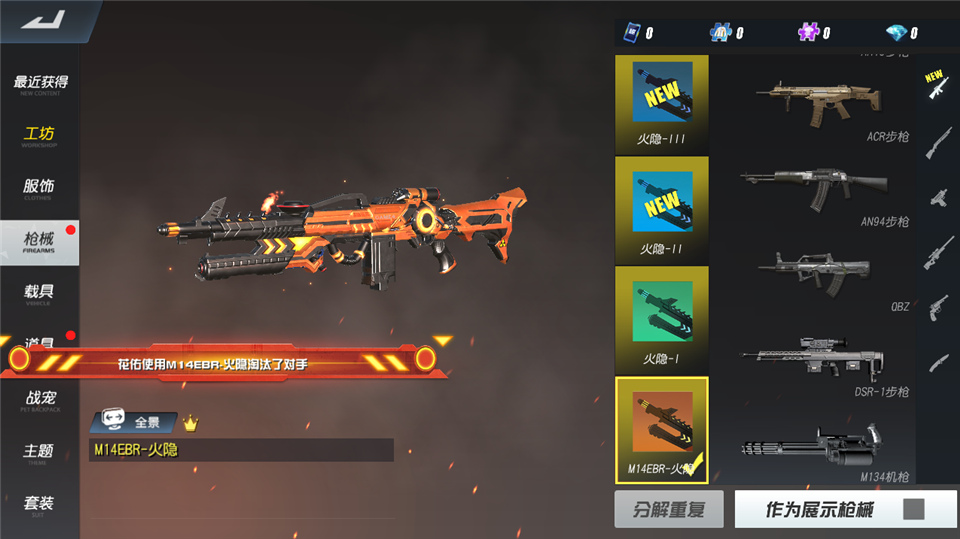Switch to the 载具 Vehicle tab

40,294
